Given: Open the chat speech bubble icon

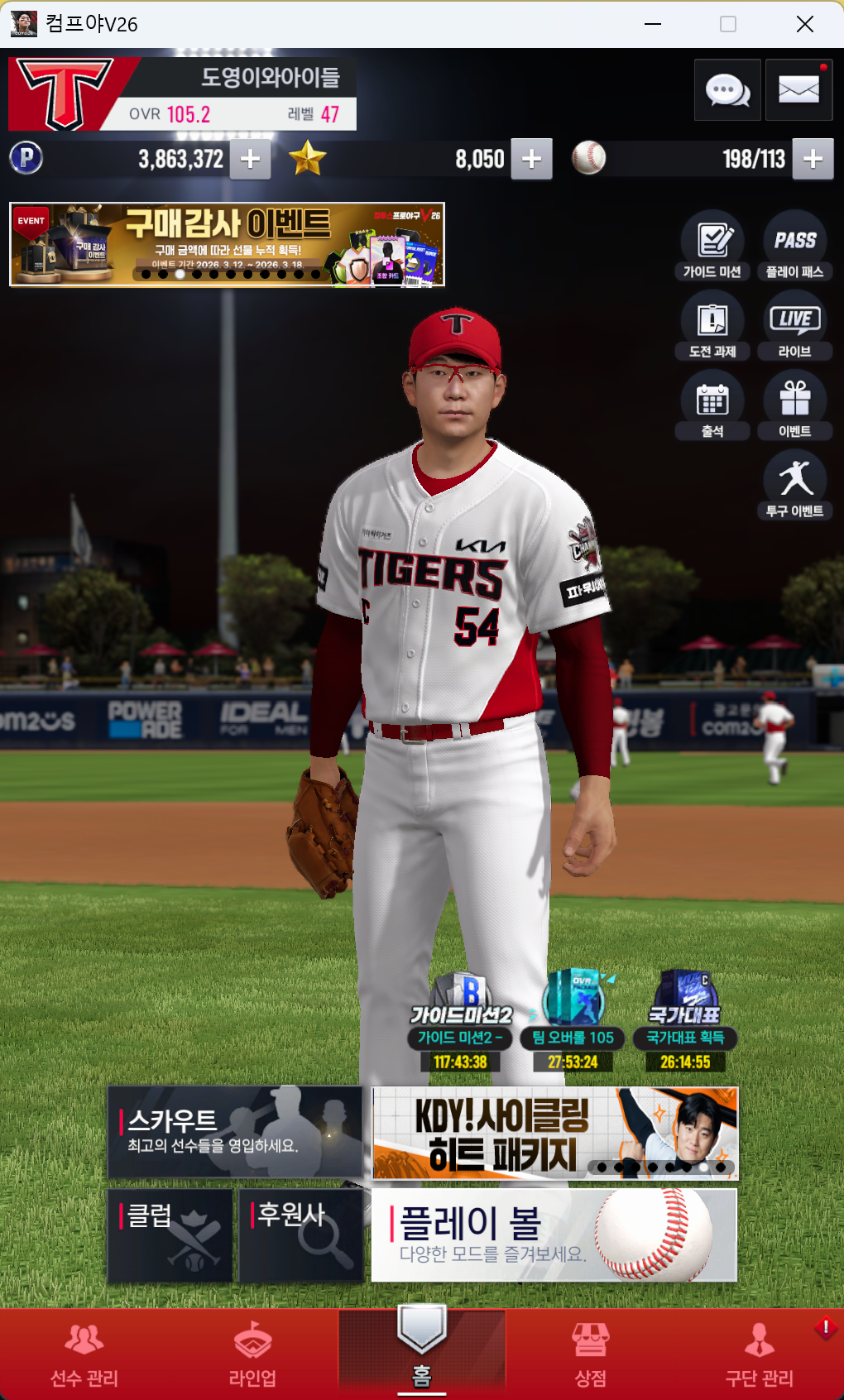Looking at the screenshot, I should [x=727, y=90].
